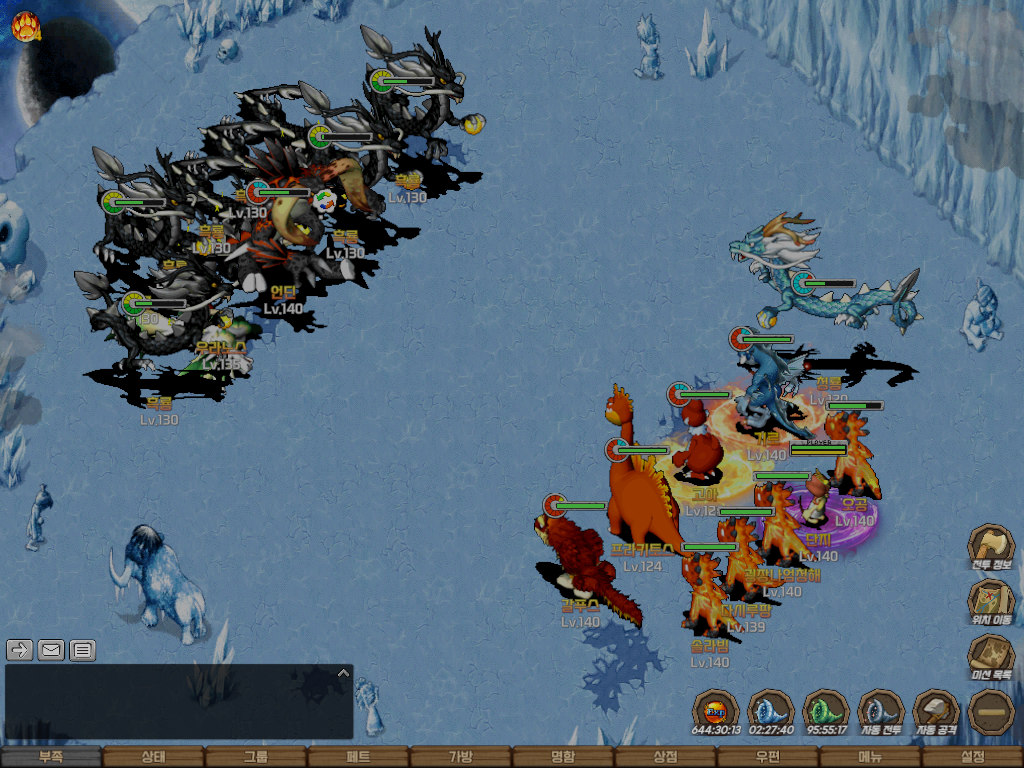Toggle 자동 공격 auto attack hammer icon

pos(936,713)
